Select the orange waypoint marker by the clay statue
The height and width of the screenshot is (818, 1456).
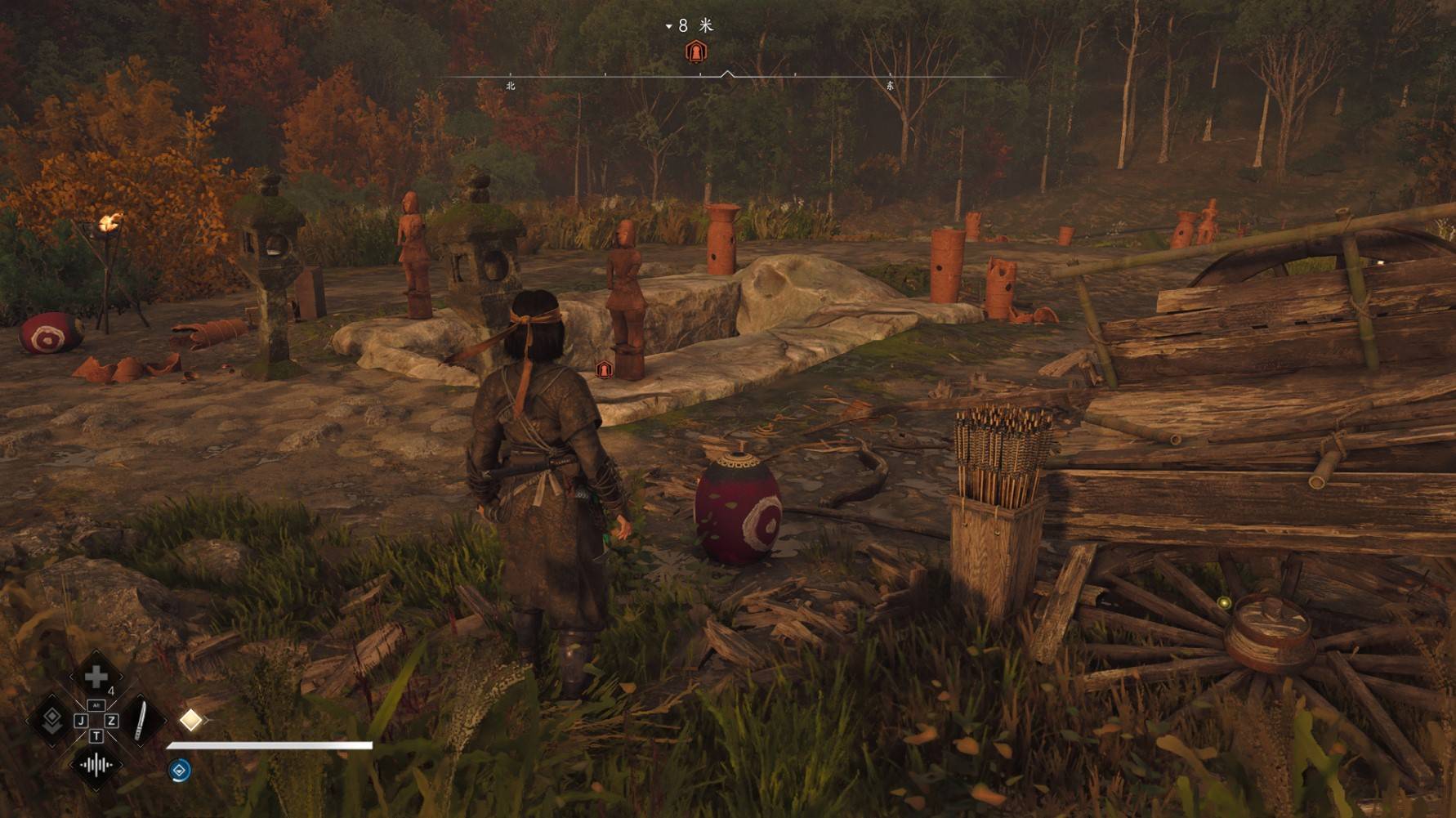[604, 369]
